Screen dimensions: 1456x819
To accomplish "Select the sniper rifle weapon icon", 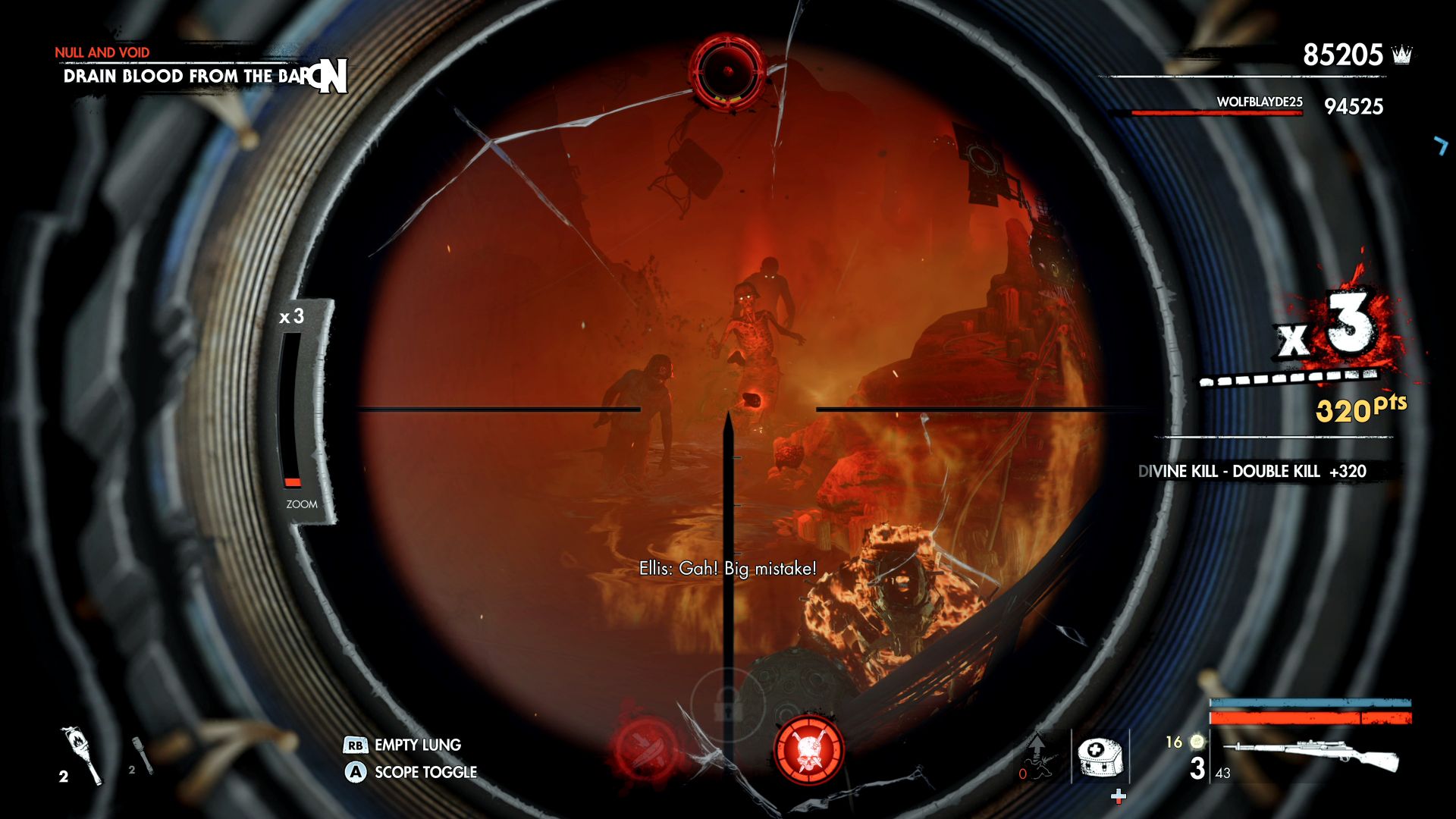I will [1311, 755].
